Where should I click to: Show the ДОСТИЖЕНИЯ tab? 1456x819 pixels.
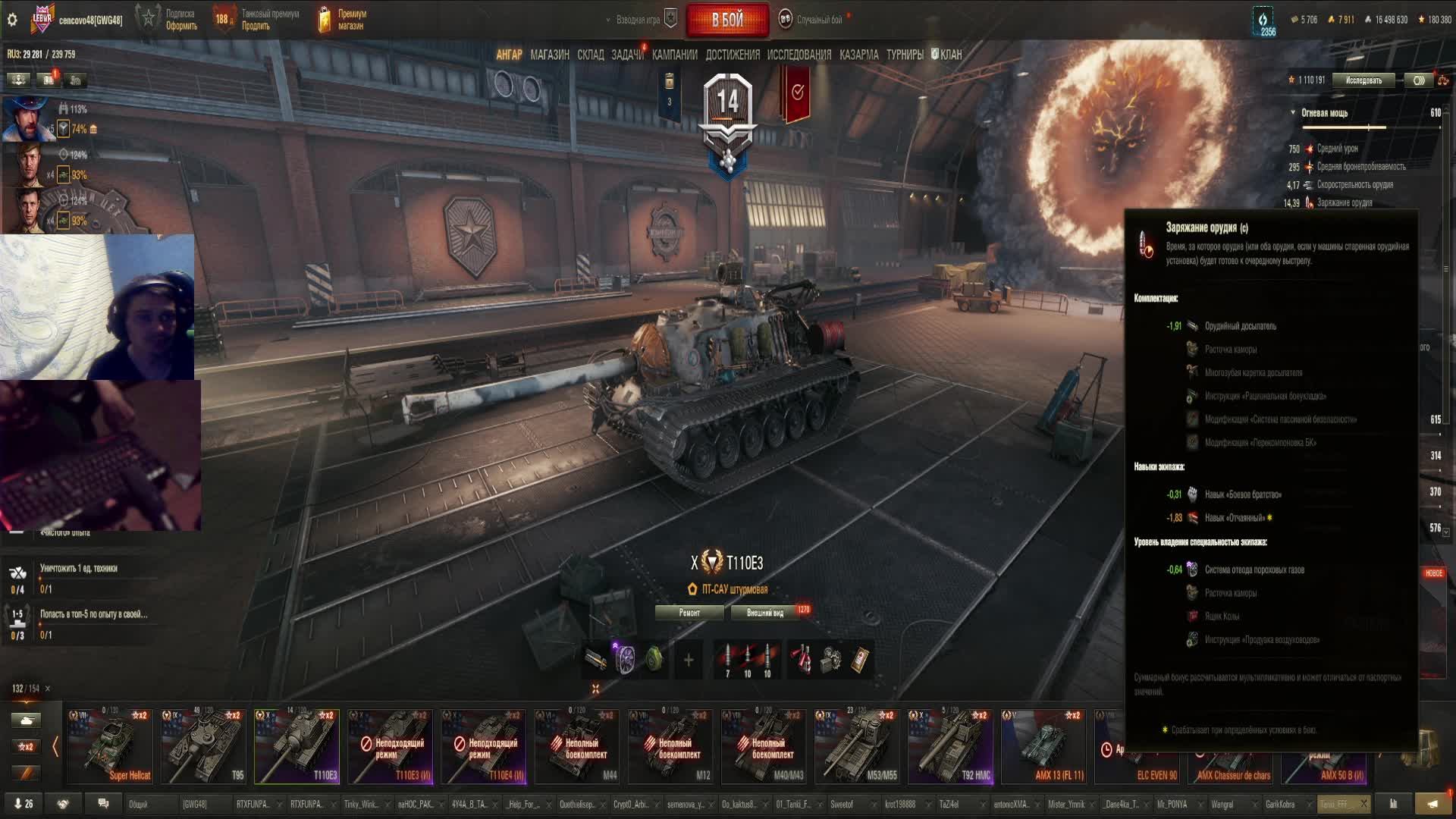(x=732, y=55)
